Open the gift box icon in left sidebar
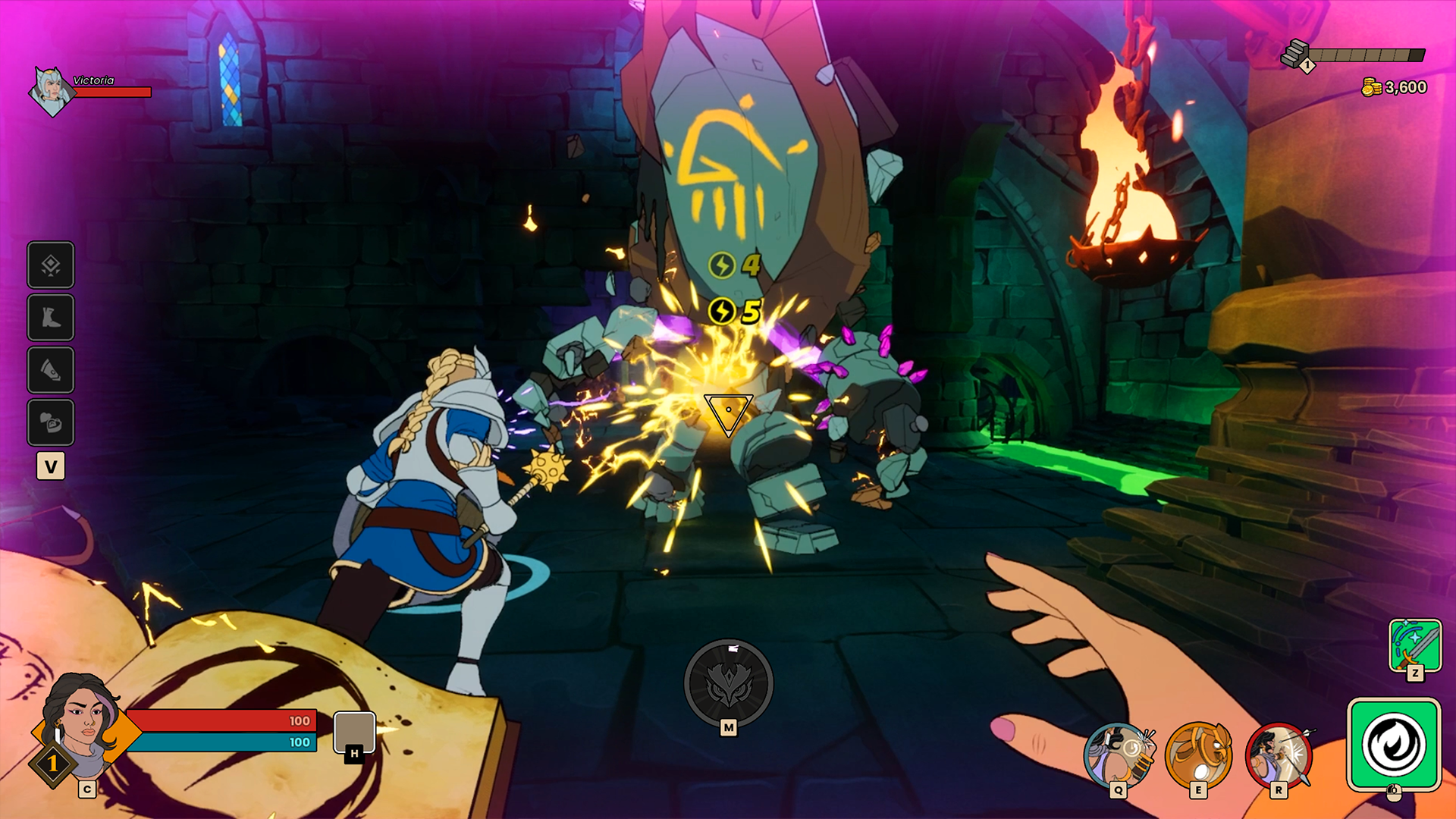1456x819 pixels. click(50, 423)
